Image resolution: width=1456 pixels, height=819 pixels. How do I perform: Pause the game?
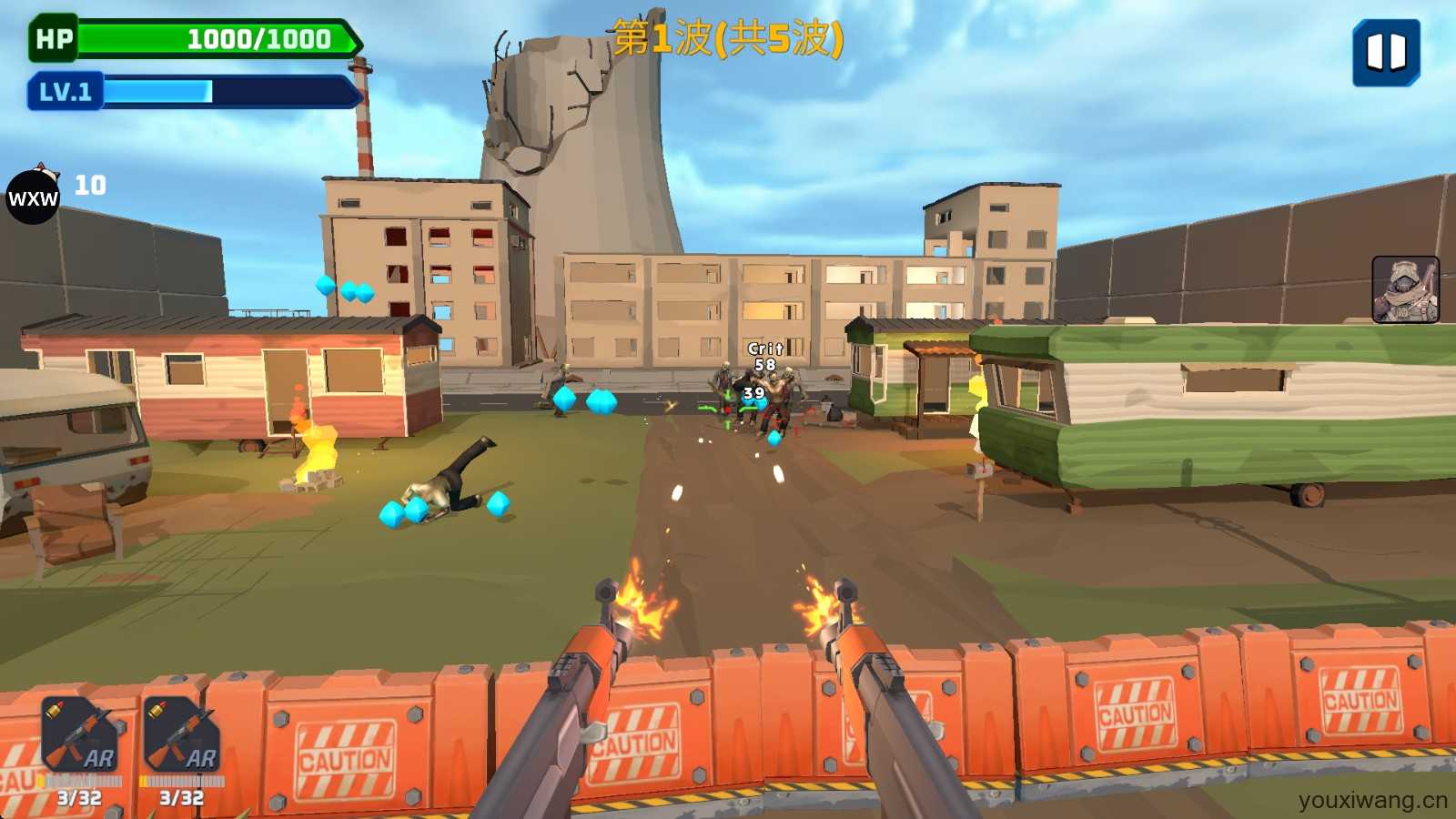point(1386,53)
